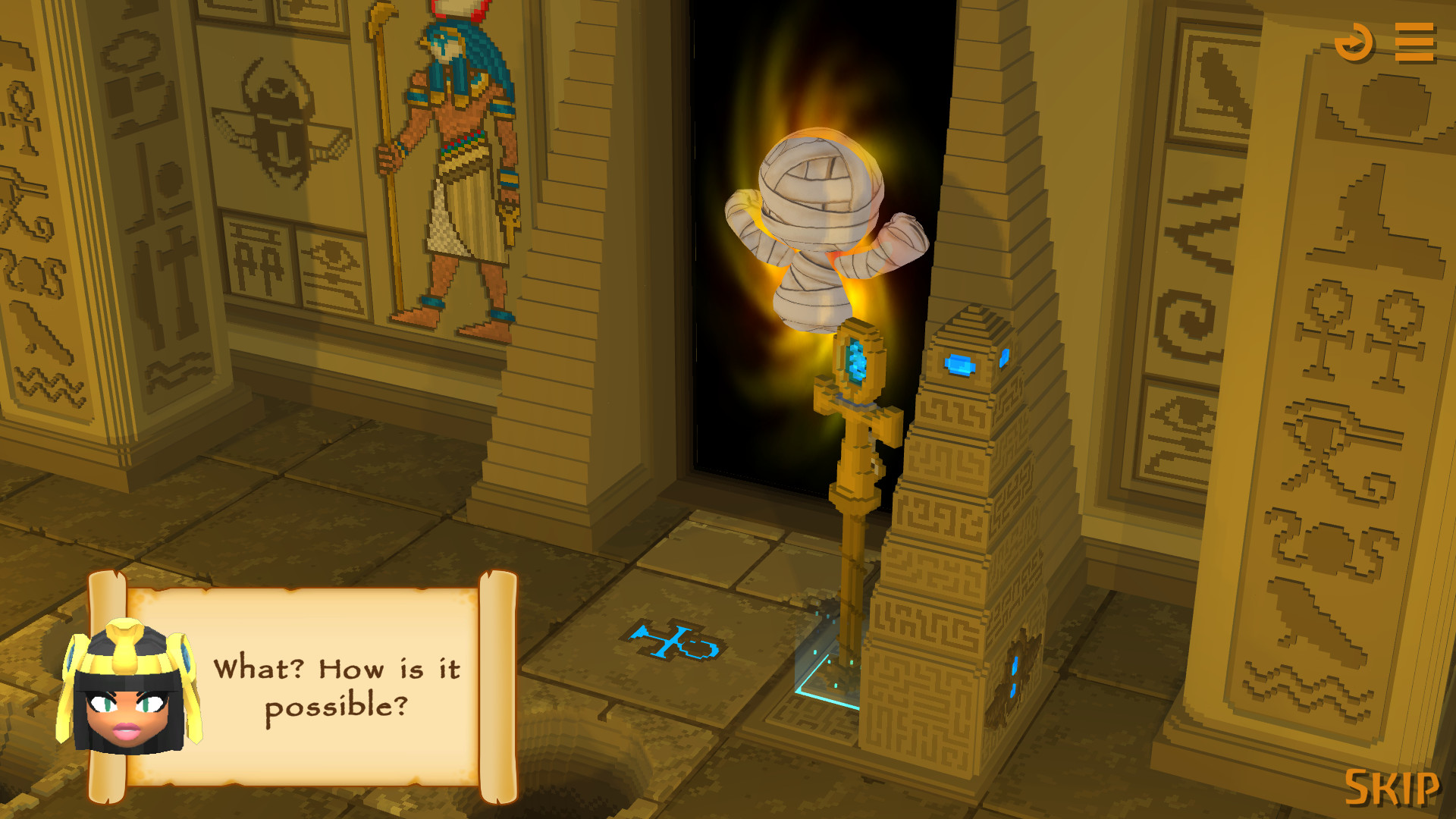Viewport: 1456px width, 819px height.
Task: Click the three-line menu icon top right
Action: click(x=1415, y=42)
